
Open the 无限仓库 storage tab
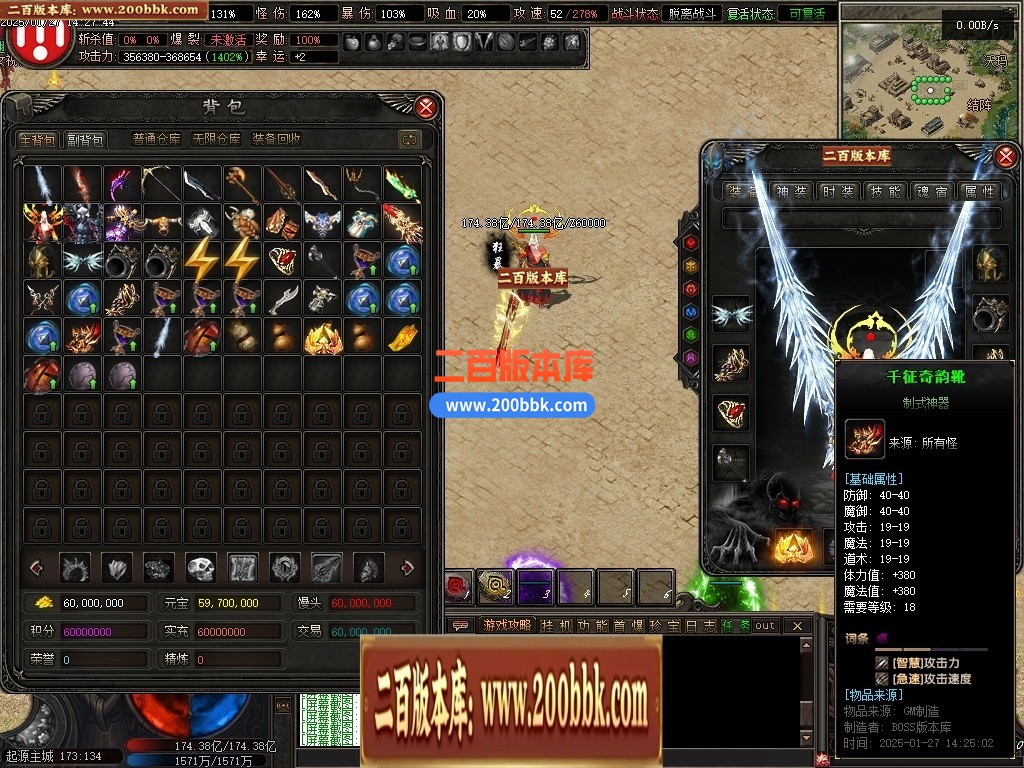tap(216, 139)
